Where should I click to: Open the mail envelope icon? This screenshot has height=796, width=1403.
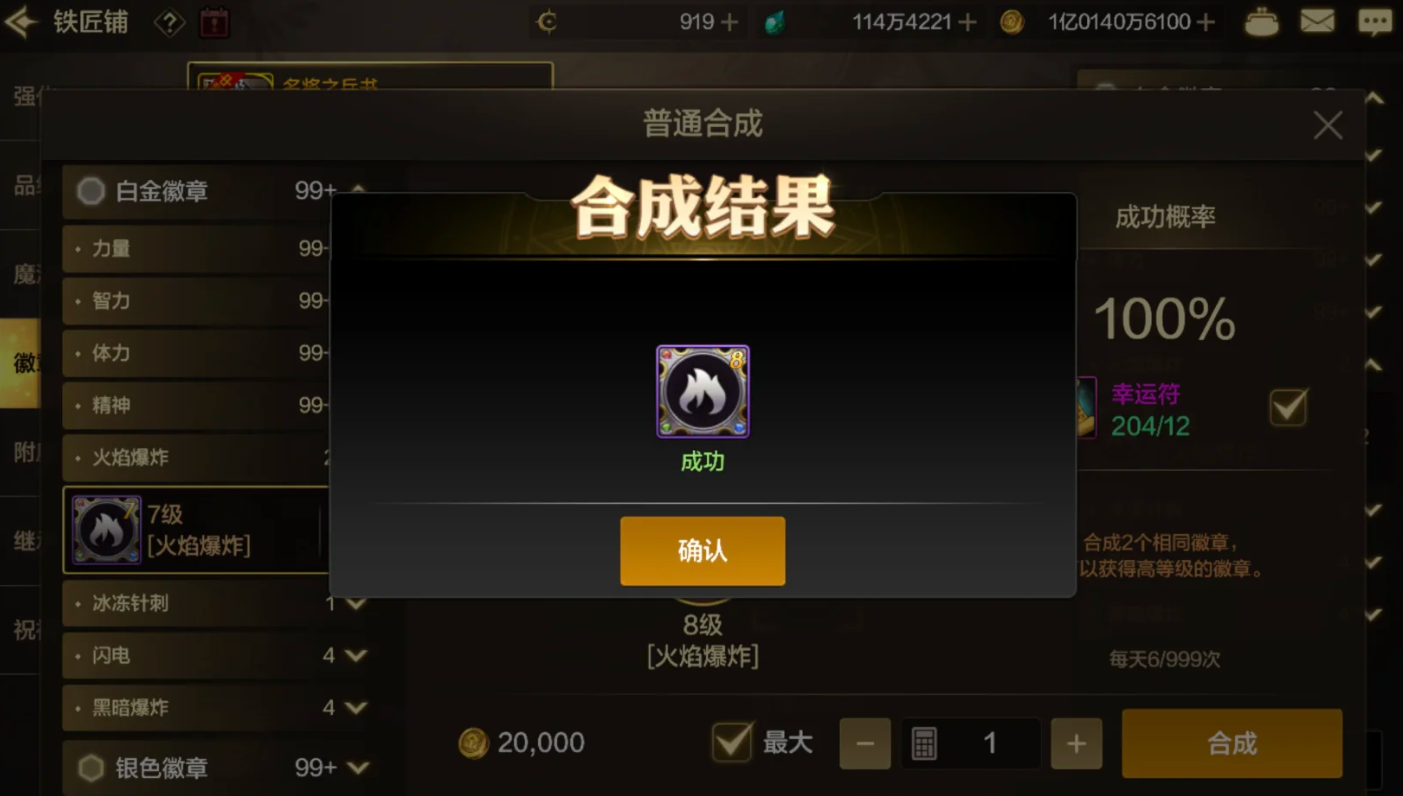point(1318,22)
